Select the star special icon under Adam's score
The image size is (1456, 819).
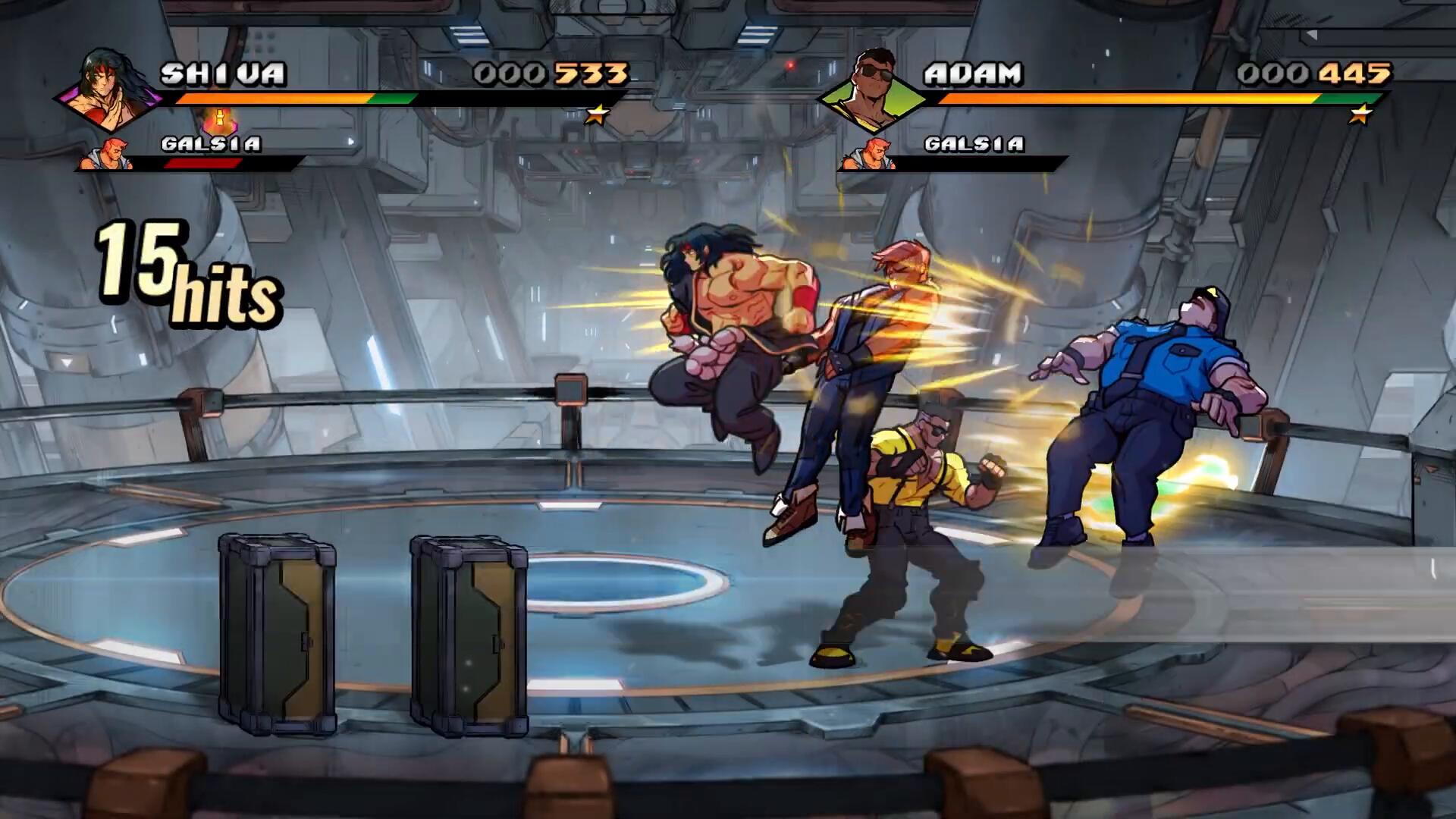click(x=1361, y=115)
